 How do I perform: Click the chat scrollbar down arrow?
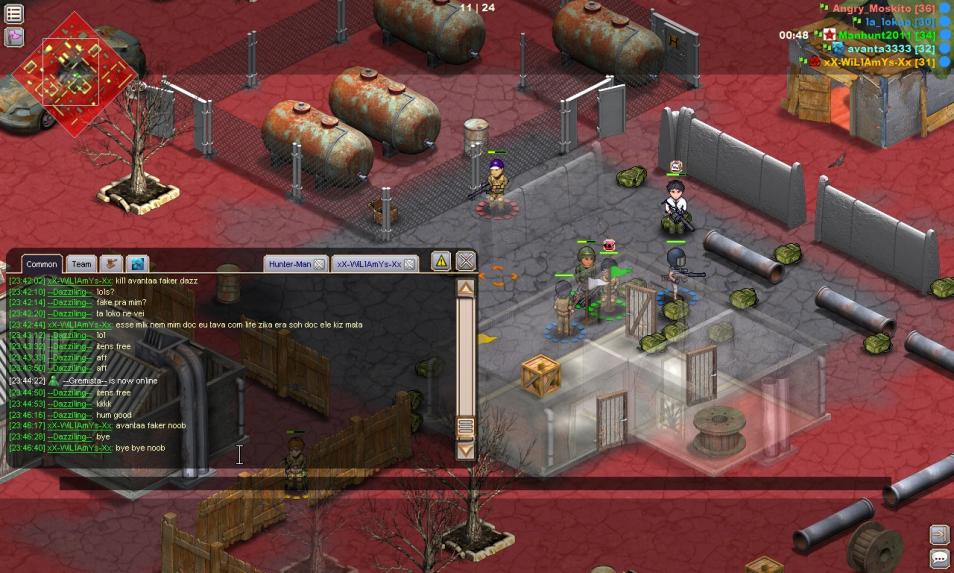click(x=465, y=450)
